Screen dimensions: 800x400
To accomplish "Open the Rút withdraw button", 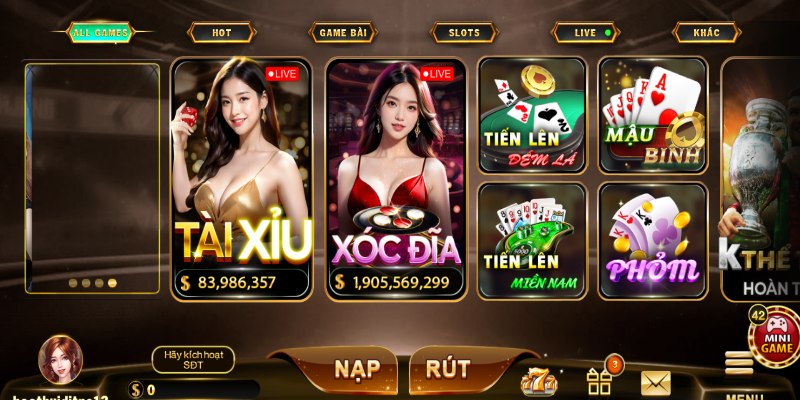I will point(447,369).
